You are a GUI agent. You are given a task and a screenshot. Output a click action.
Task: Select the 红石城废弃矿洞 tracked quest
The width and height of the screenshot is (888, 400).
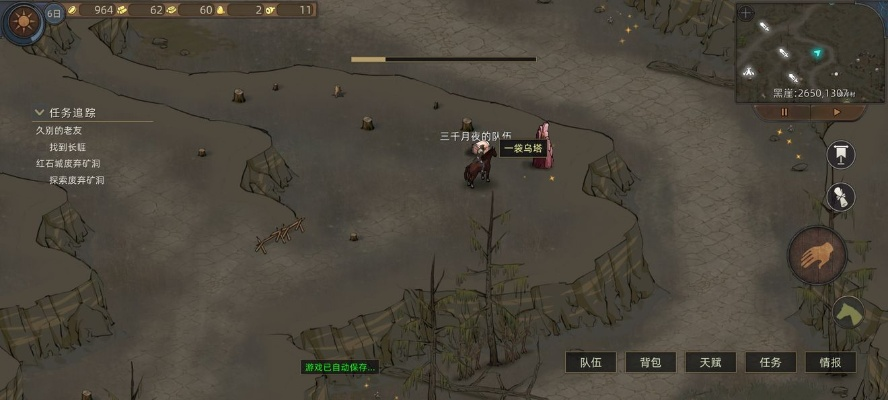pyautogui.click(x=68, y=163)
